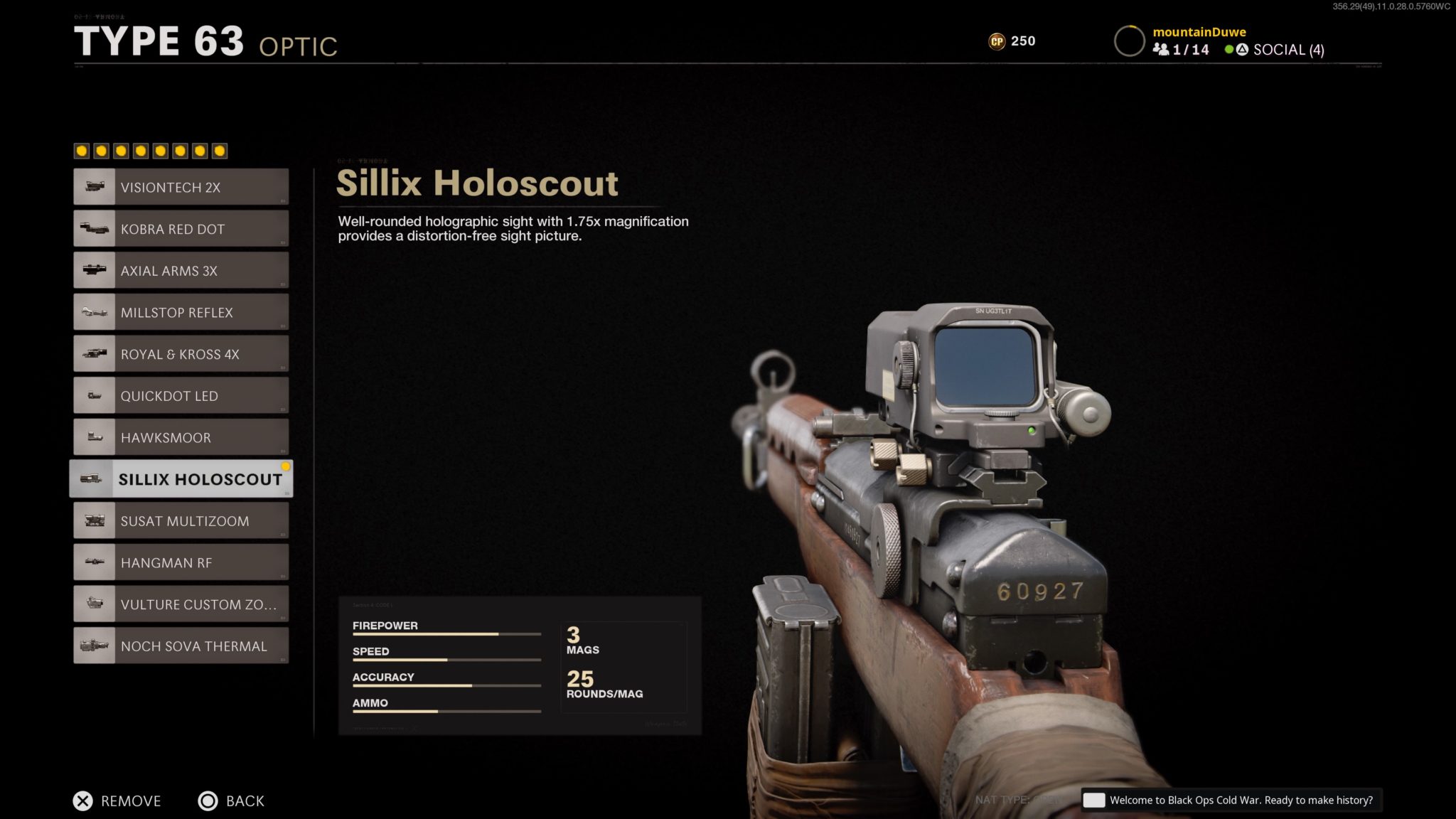Select the Visiontech 2X optic icon
Image resolution: width=1456 pixels, height=819 pixels.
pyautogui.click(x=94, y=186)
